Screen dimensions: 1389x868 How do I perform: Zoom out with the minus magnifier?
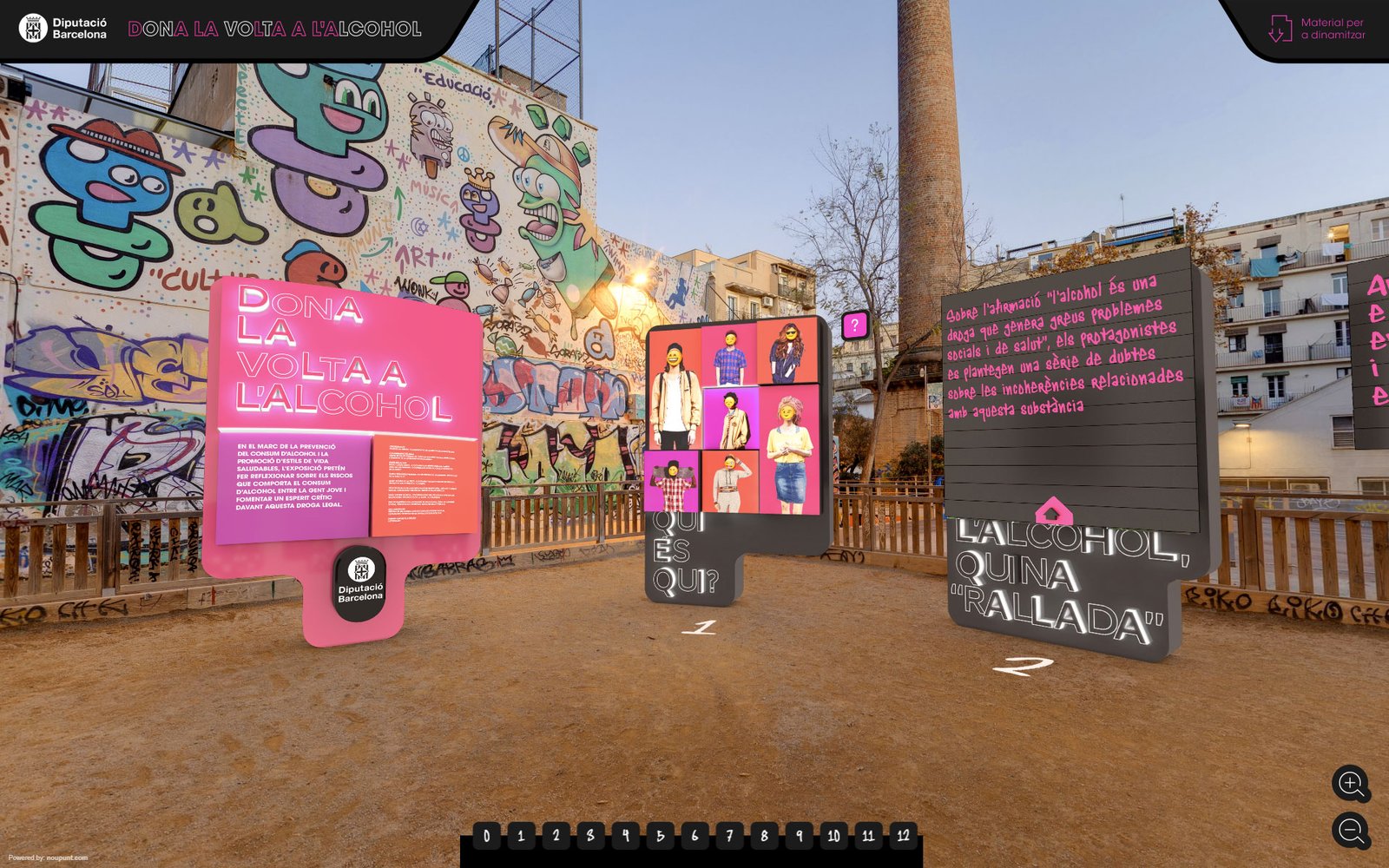pos(1351,831)
